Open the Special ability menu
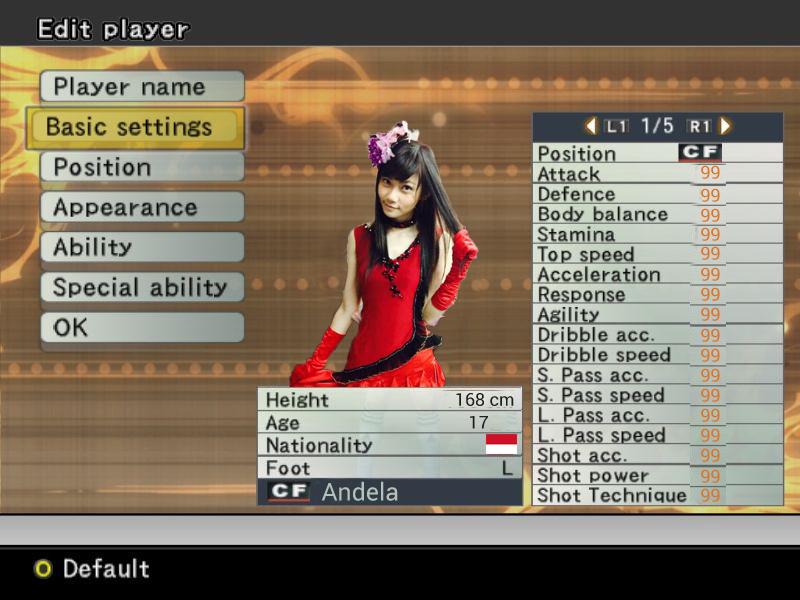 click(142, 287)
